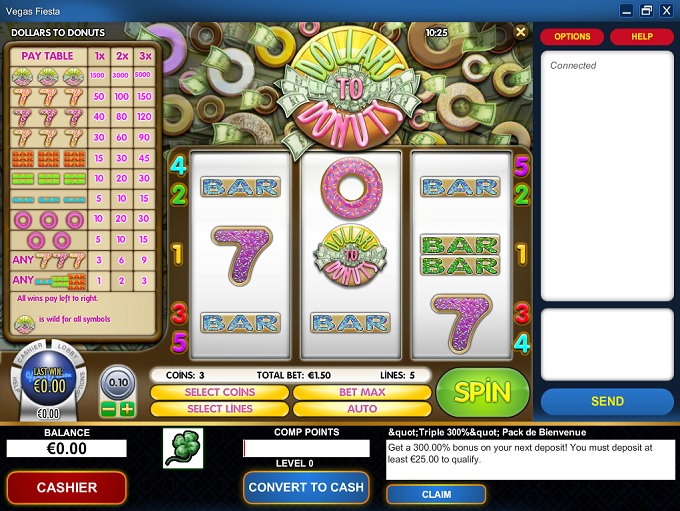Click the Select Coins button
Screen dimensions: 680x511
point(220,392)
